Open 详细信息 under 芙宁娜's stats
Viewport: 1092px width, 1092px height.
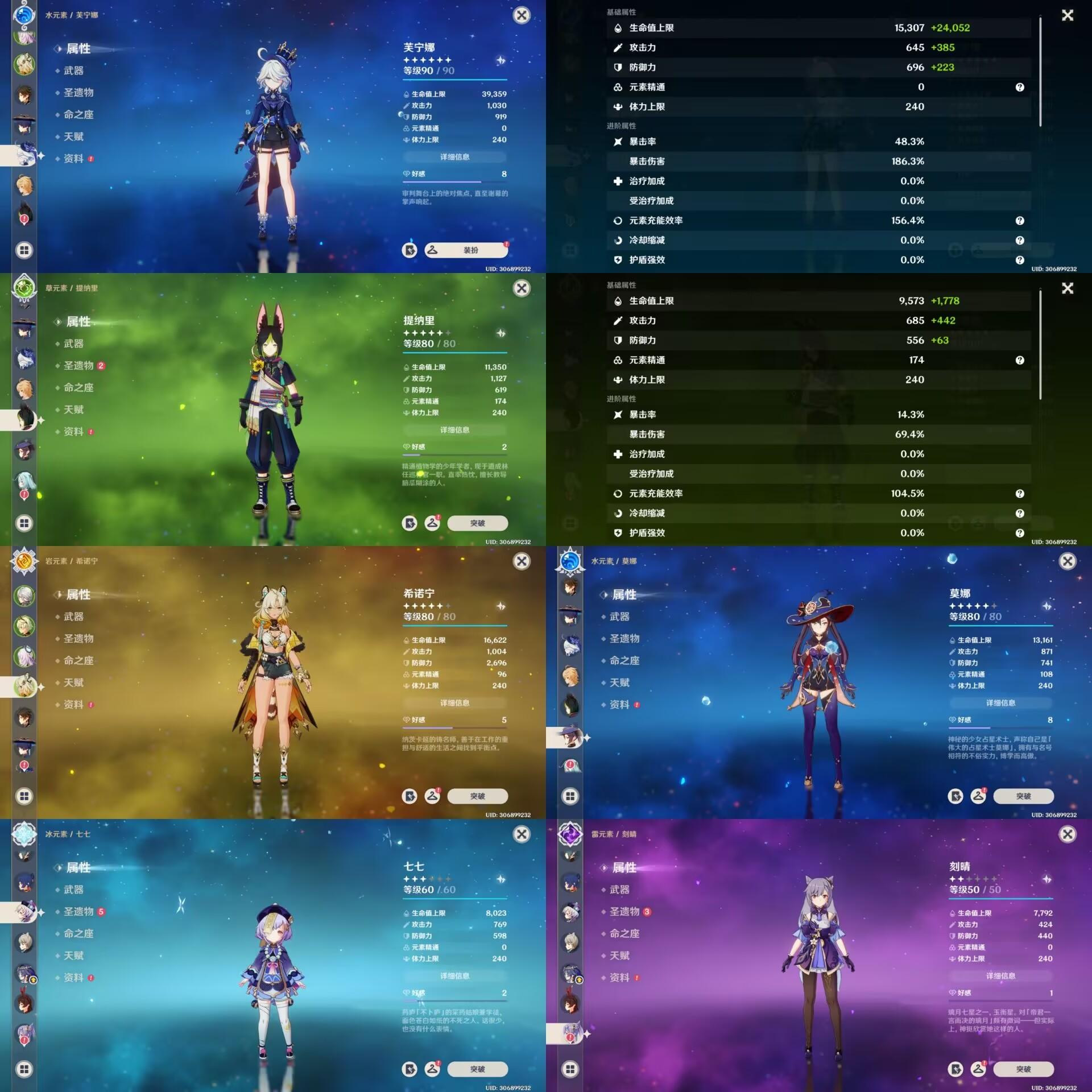coord(454,157)
